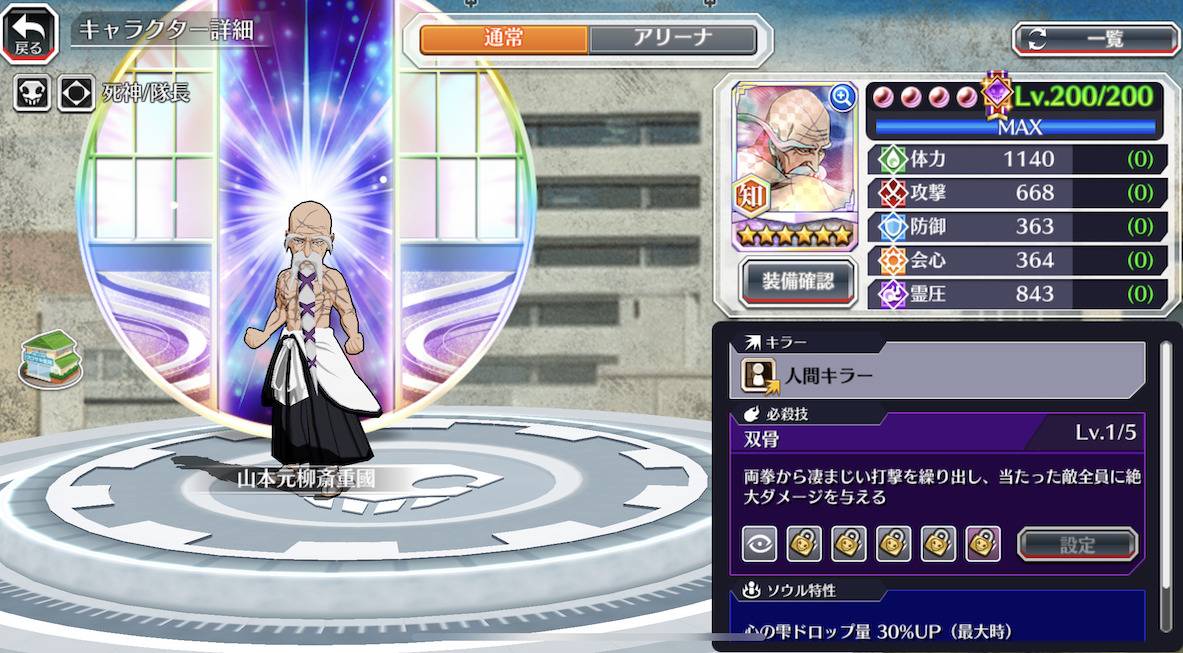Screen dimensions: 1183x653
Task: Toggle the eye icon under 双骨
Action: point(759,544)
